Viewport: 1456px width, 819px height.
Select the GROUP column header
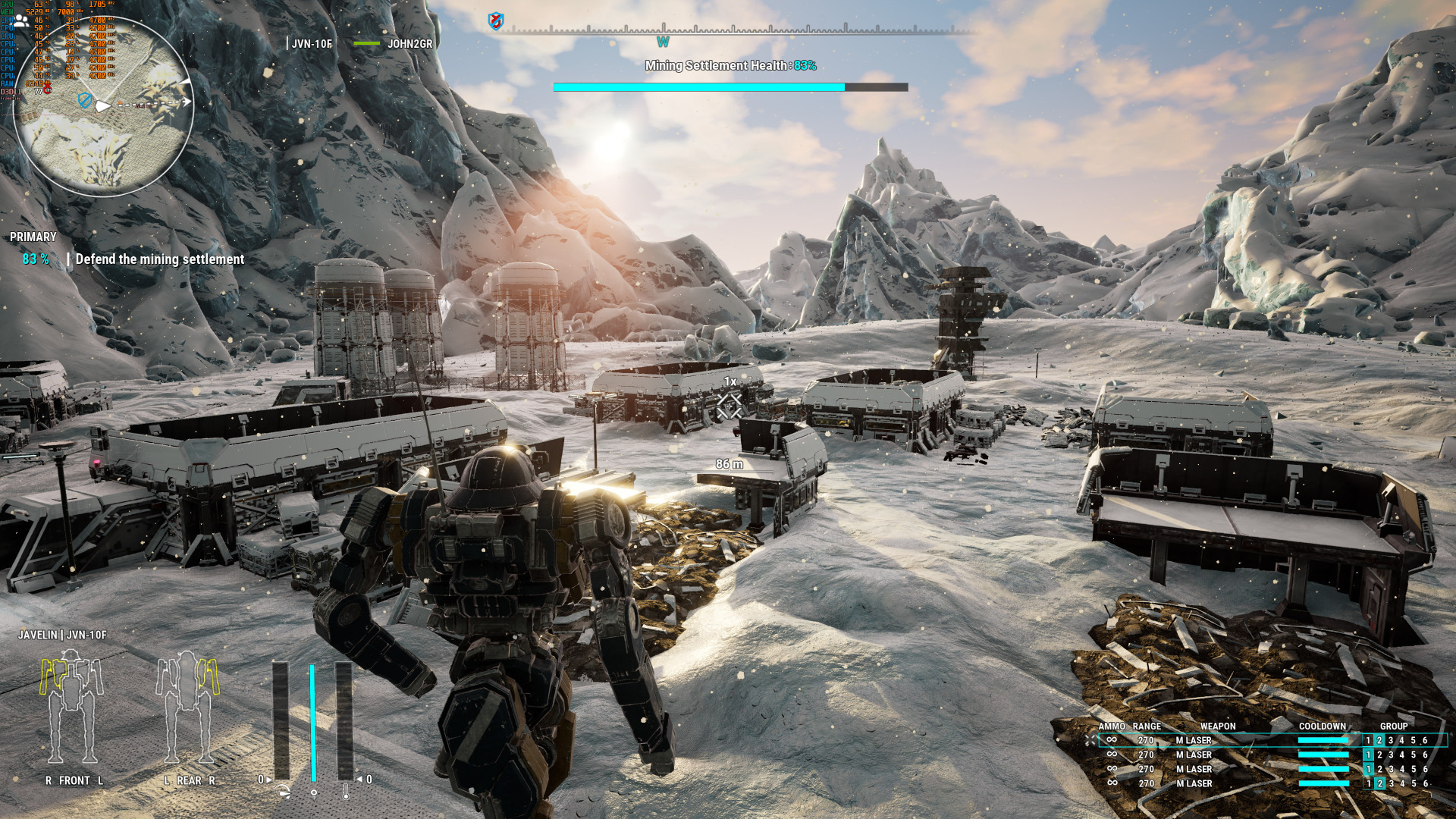[x=1394, y=726]
